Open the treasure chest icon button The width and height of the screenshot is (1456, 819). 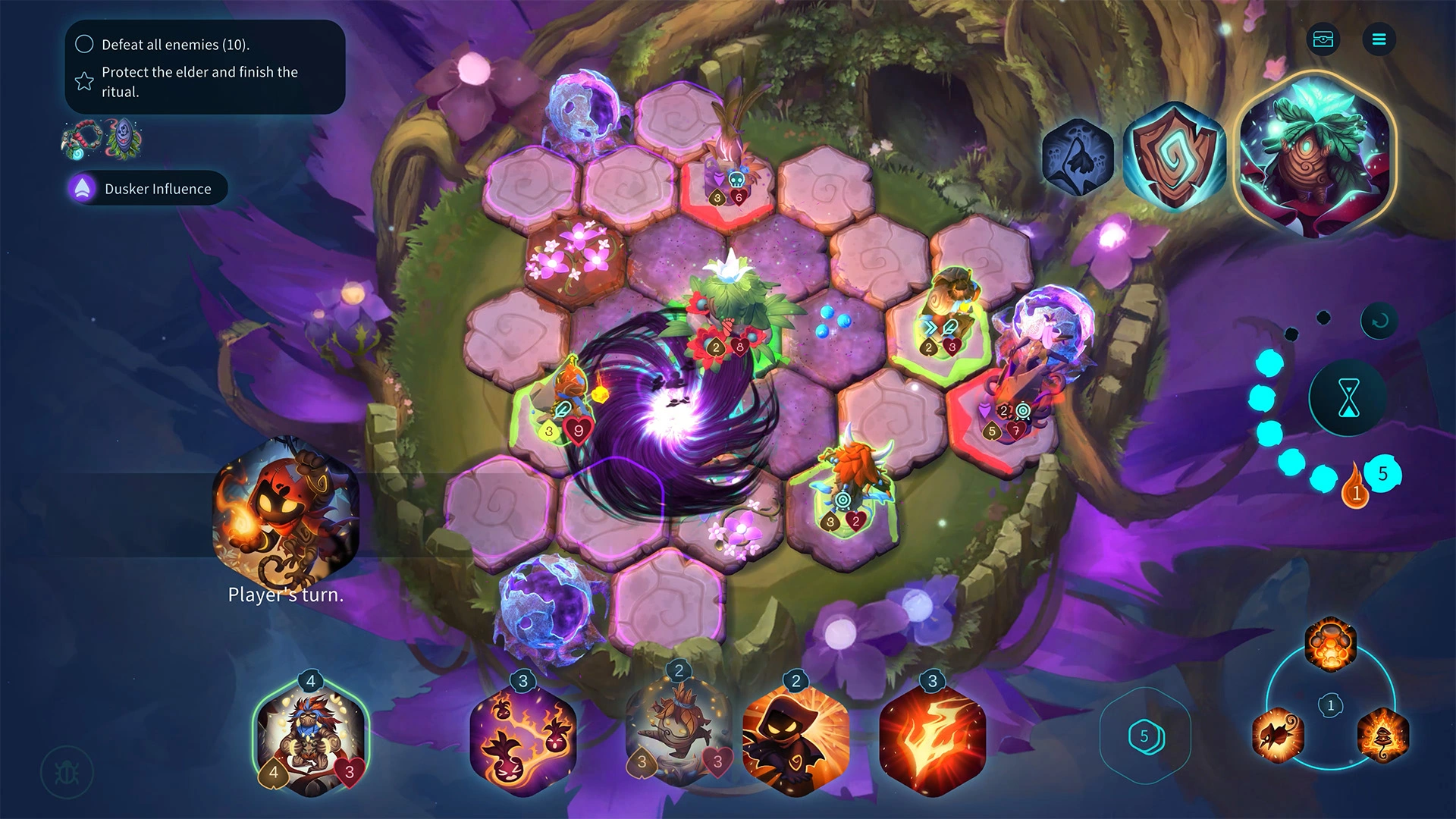tap(1323, 39)
